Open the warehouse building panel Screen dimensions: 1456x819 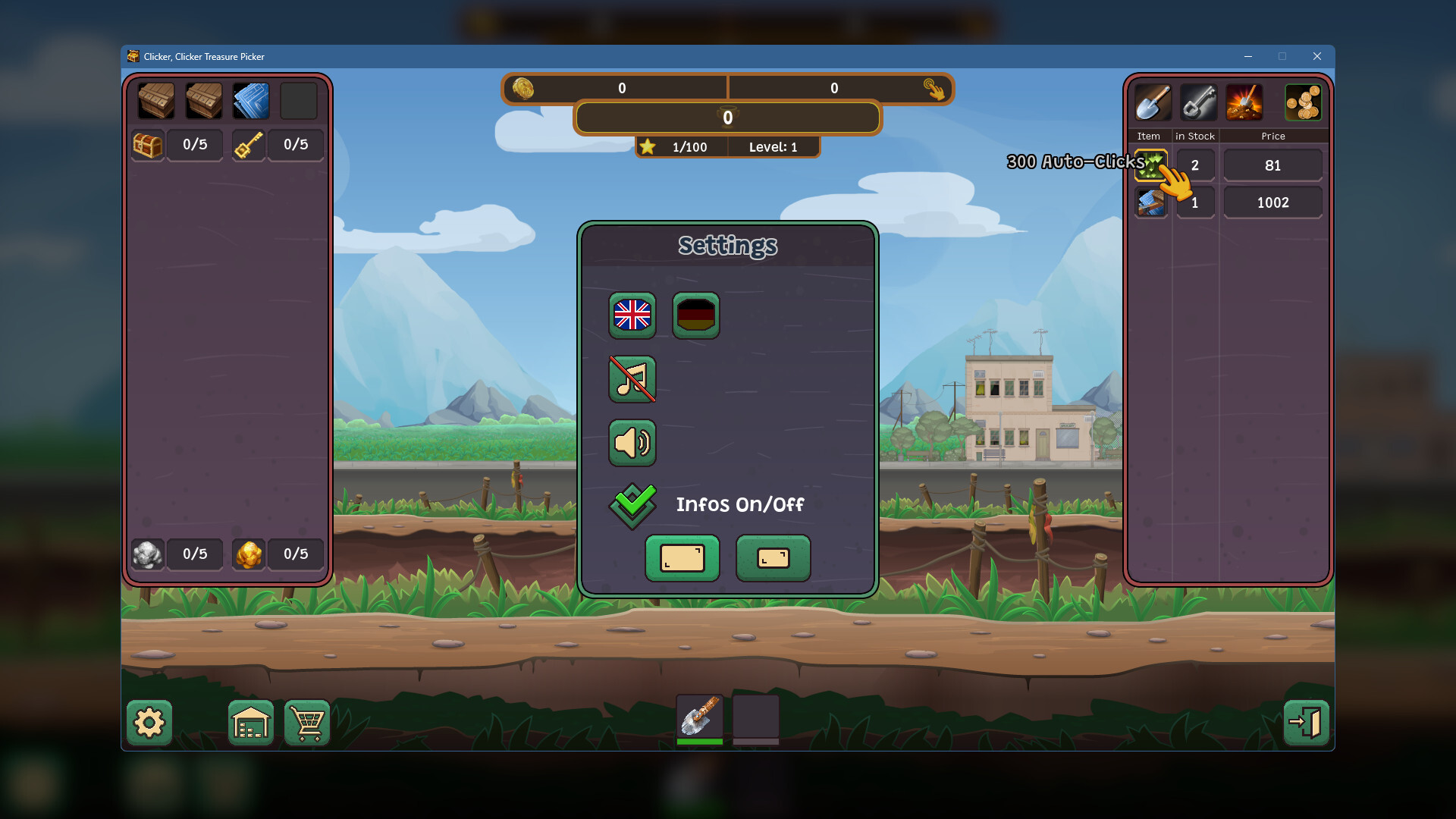[x=250, y=723]
